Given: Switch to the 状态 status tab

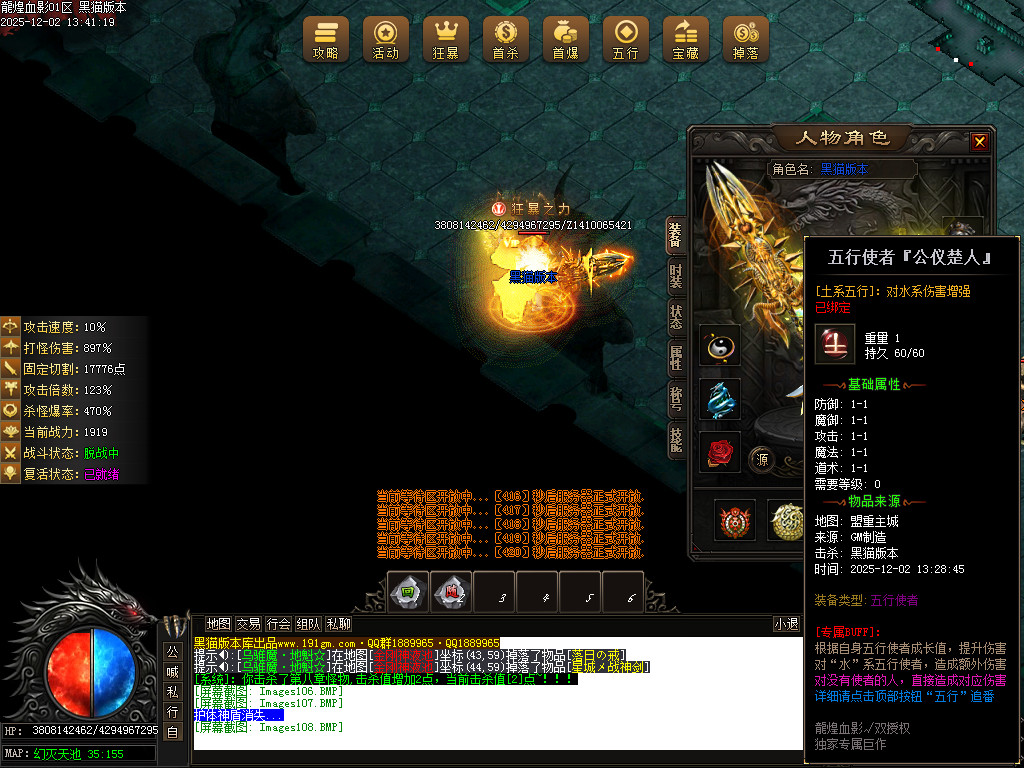Looking at the screenshot, I should coord(676,317).
